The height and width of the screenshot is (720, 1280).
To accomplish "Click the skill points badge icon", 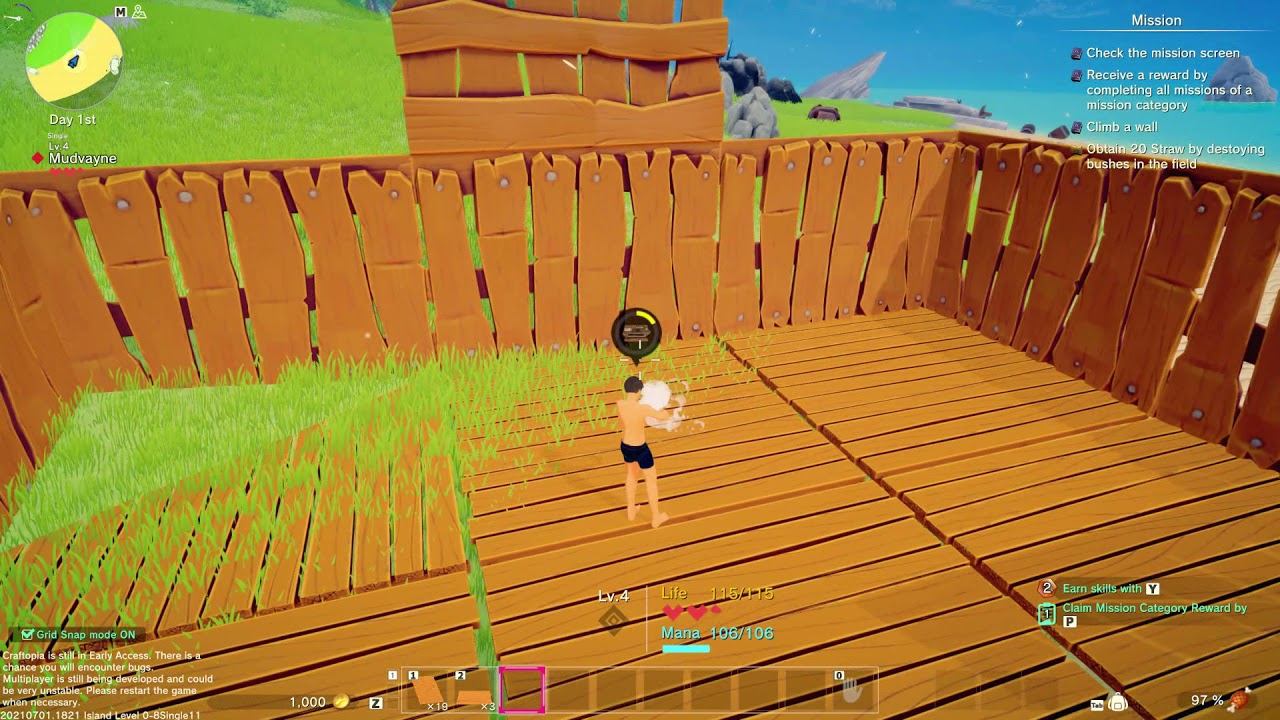I will tap(1047, 589).
